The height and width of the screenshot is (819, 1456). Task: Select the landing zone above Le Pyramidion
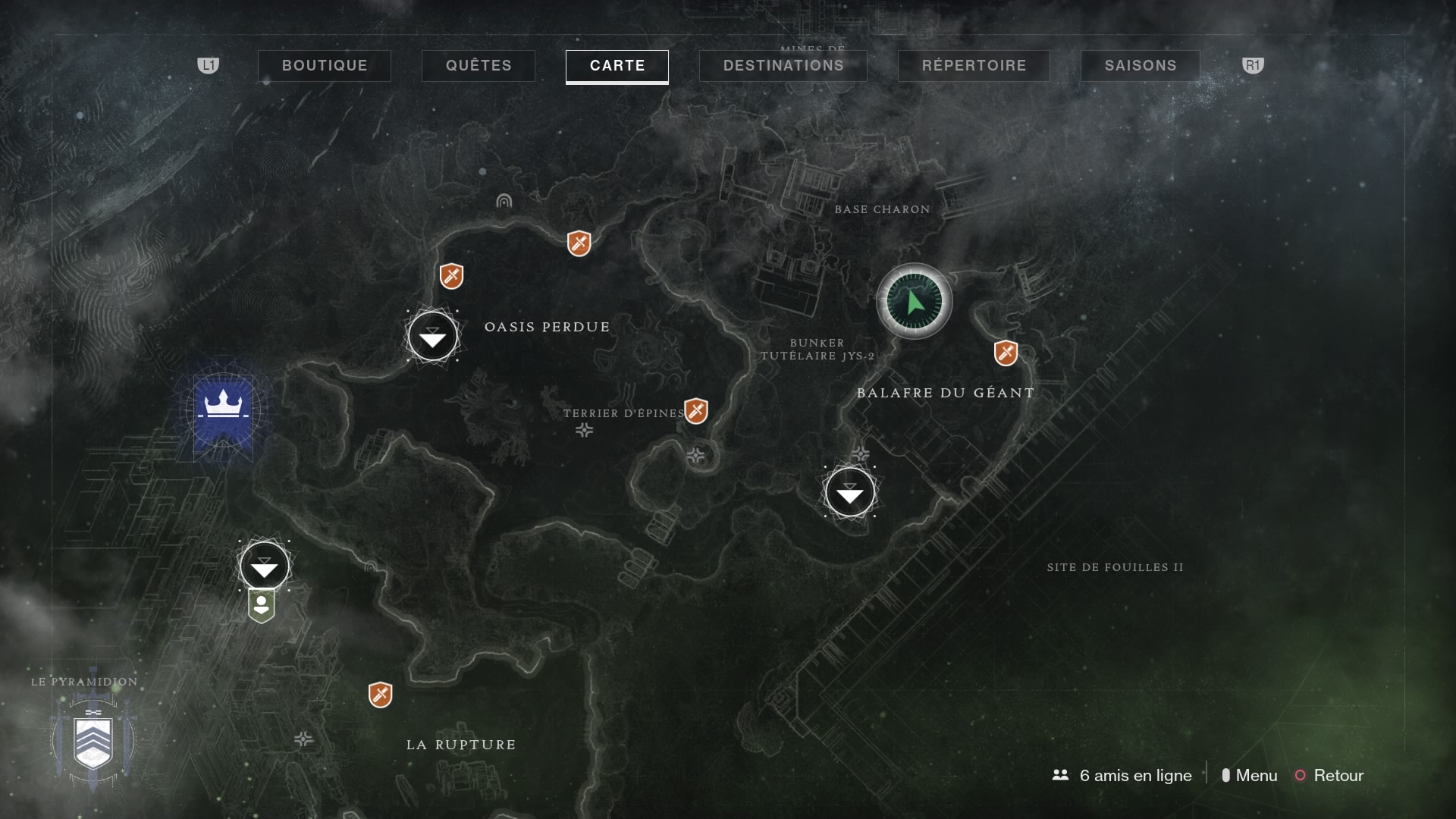pyautogui.click(x=263, y=565)
